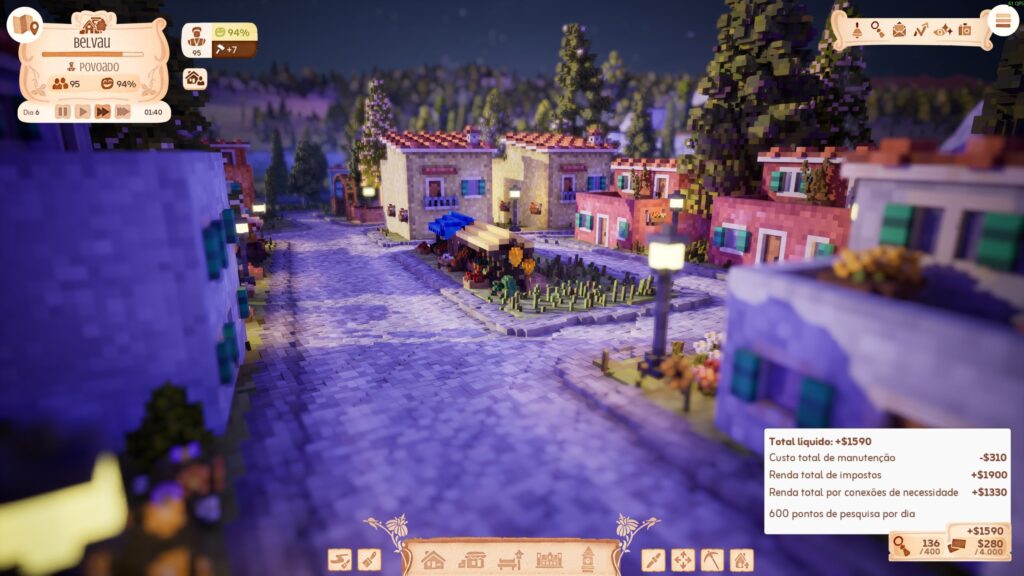Select the clock tower monuments category
The height and width of the screenshot is (576, 1024).
pos(588,560)
